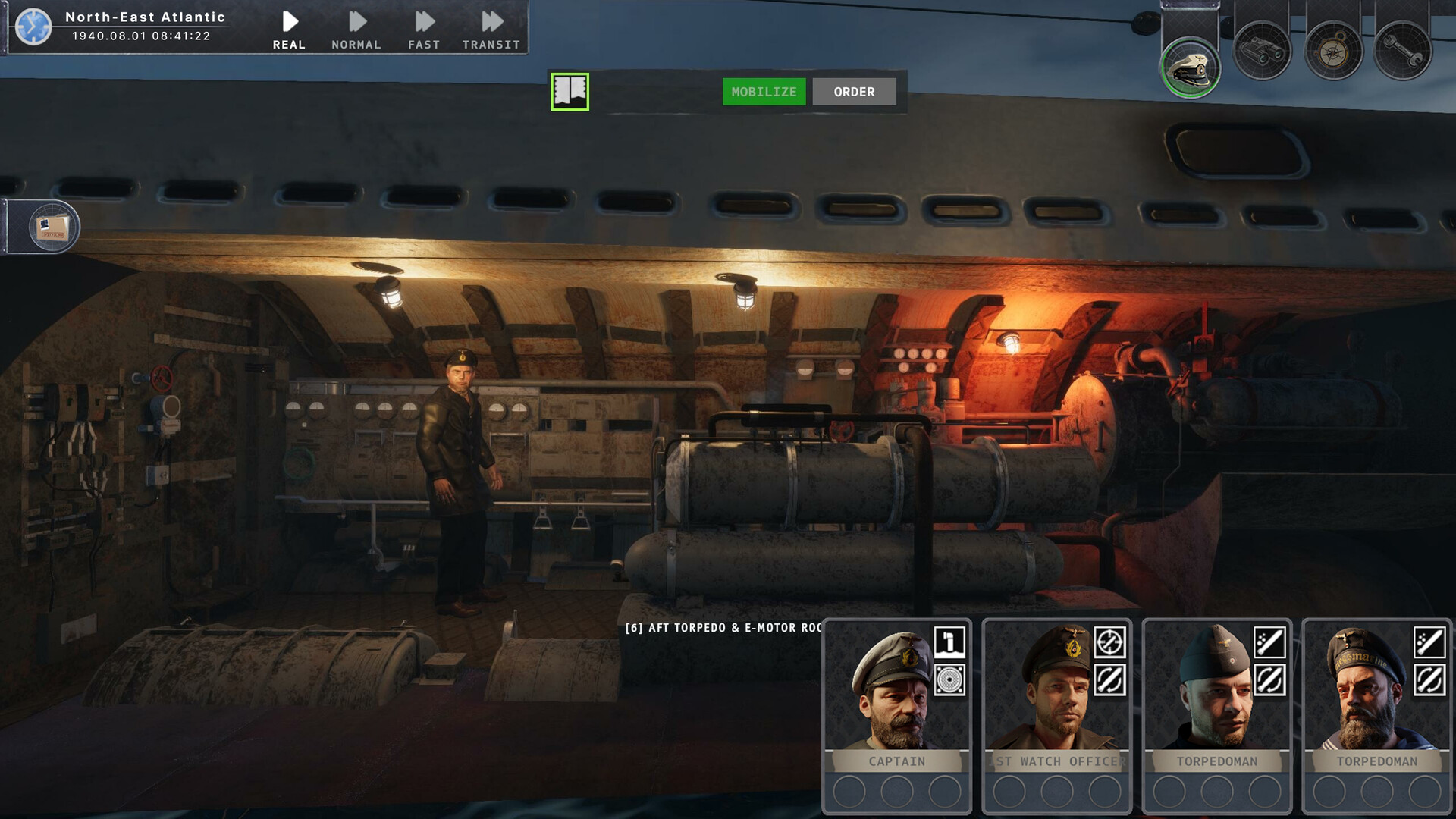Open the compass navigation view
Viewport: 1456px width, 819px height.
[x=1333, y=52]
